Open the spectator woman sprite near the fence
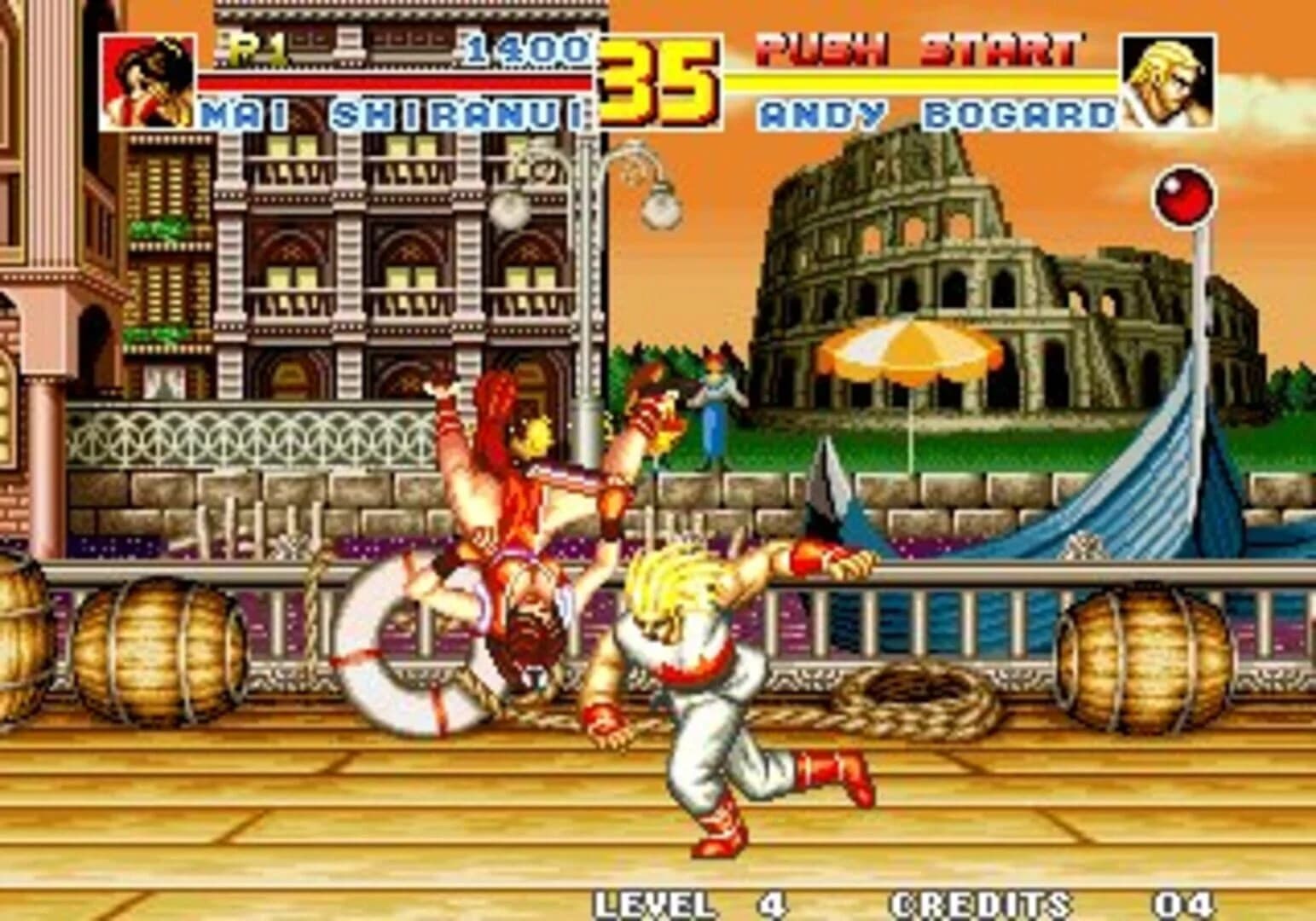The height and width of the screenshot is (921, 1316). 715,409
